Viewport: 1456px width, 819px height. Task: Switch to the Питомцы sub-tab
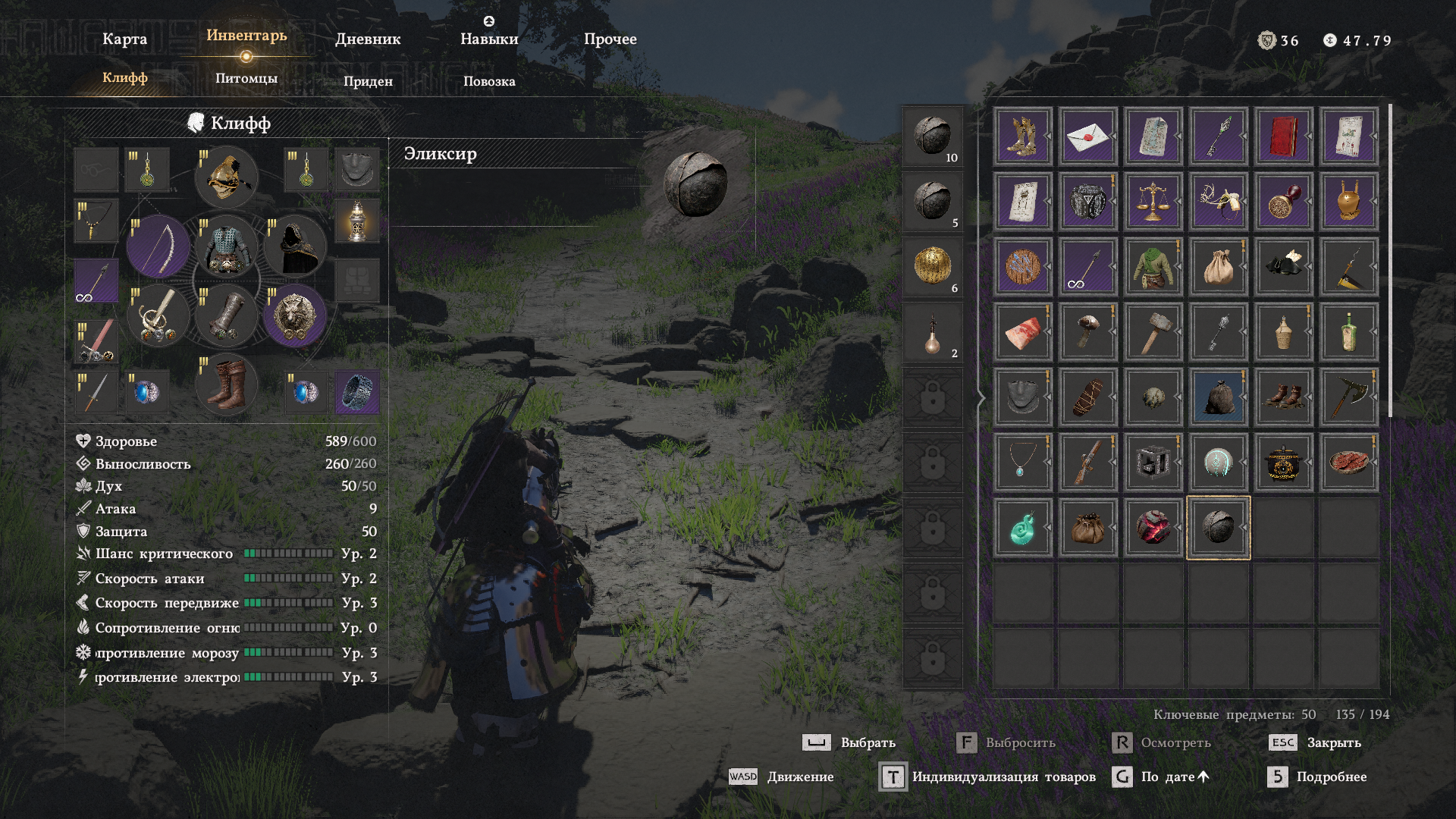246,78
